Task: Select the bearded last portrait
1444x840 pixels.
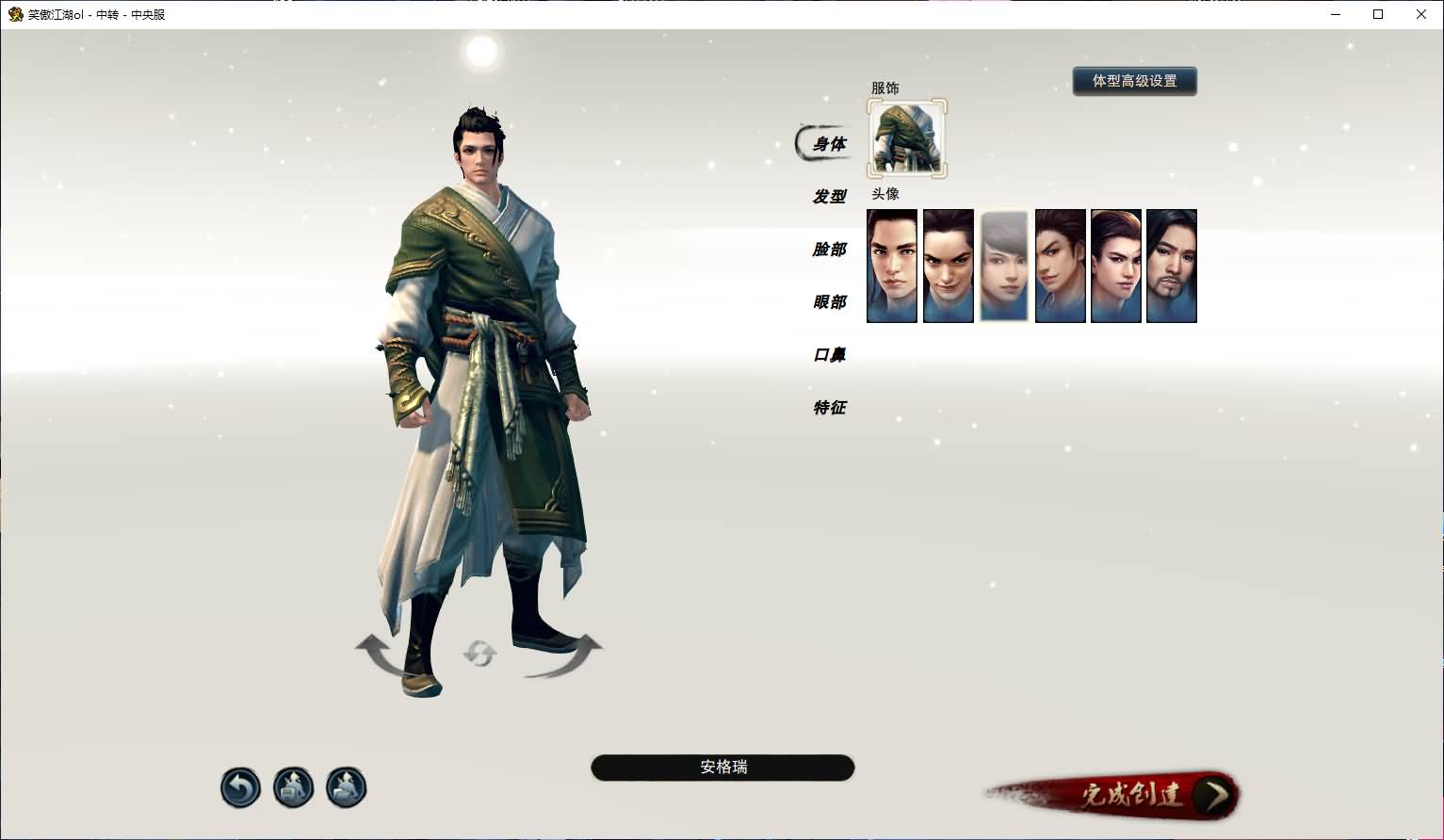Action: point(1172,266)
